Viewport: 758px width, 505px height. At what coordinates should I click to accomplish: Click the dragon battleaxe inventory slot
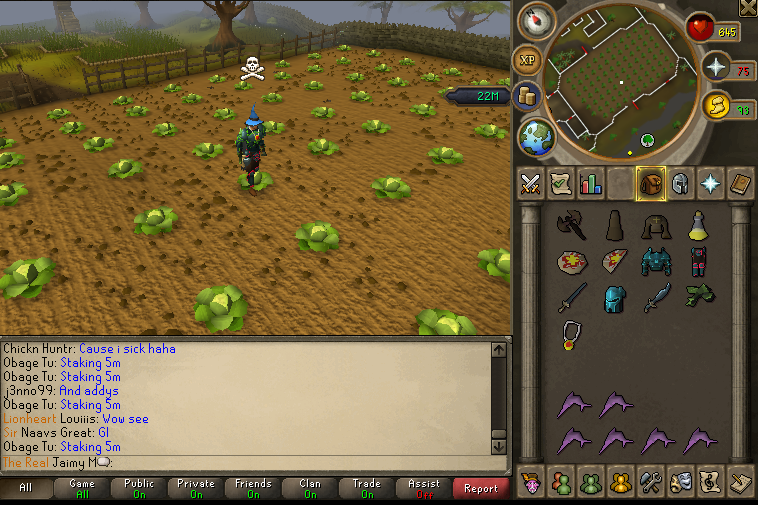[x=571, y=225]
